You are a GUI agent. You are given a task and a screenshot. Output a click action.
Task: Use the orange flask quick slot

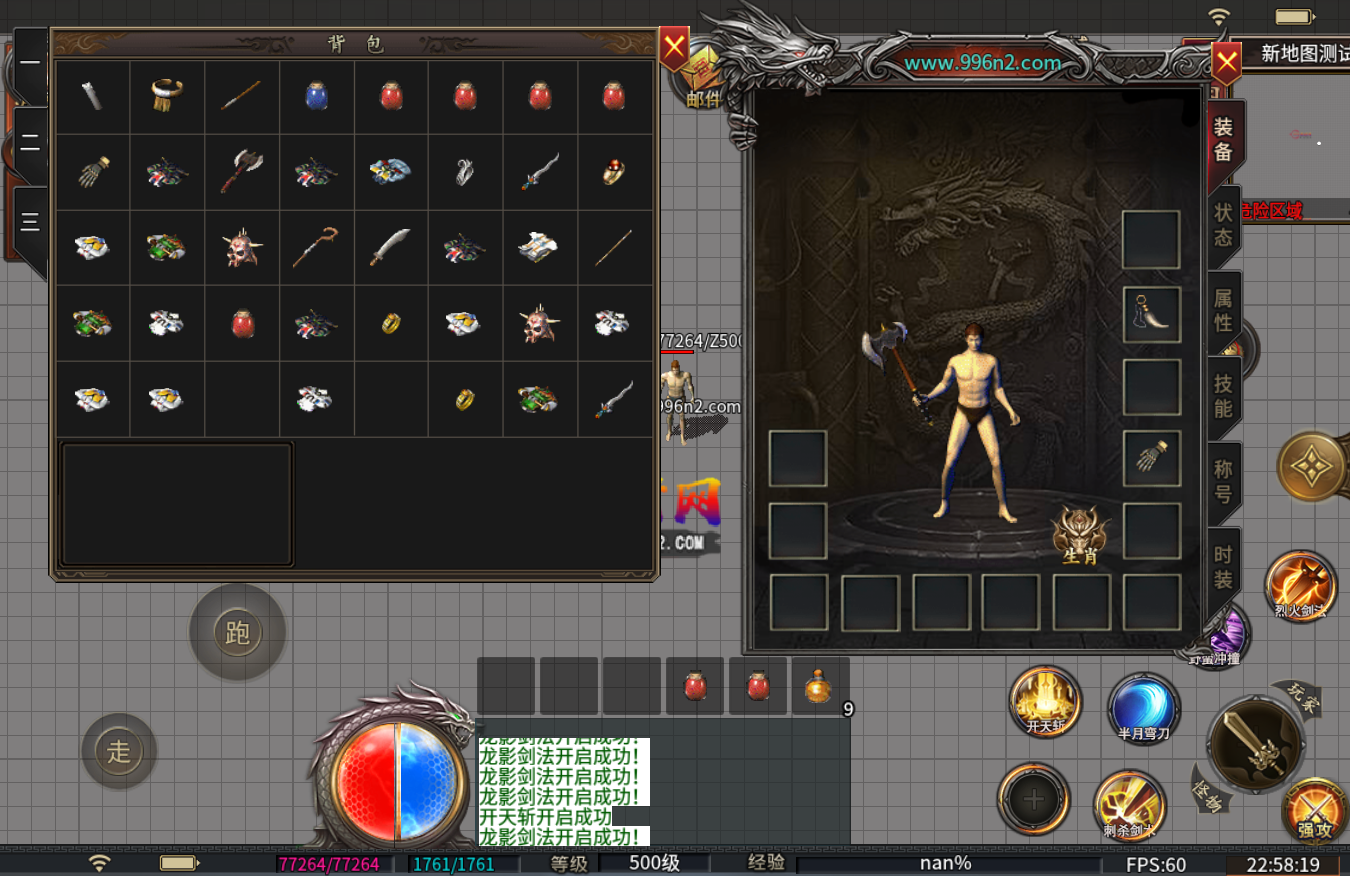tap(819, 686)
